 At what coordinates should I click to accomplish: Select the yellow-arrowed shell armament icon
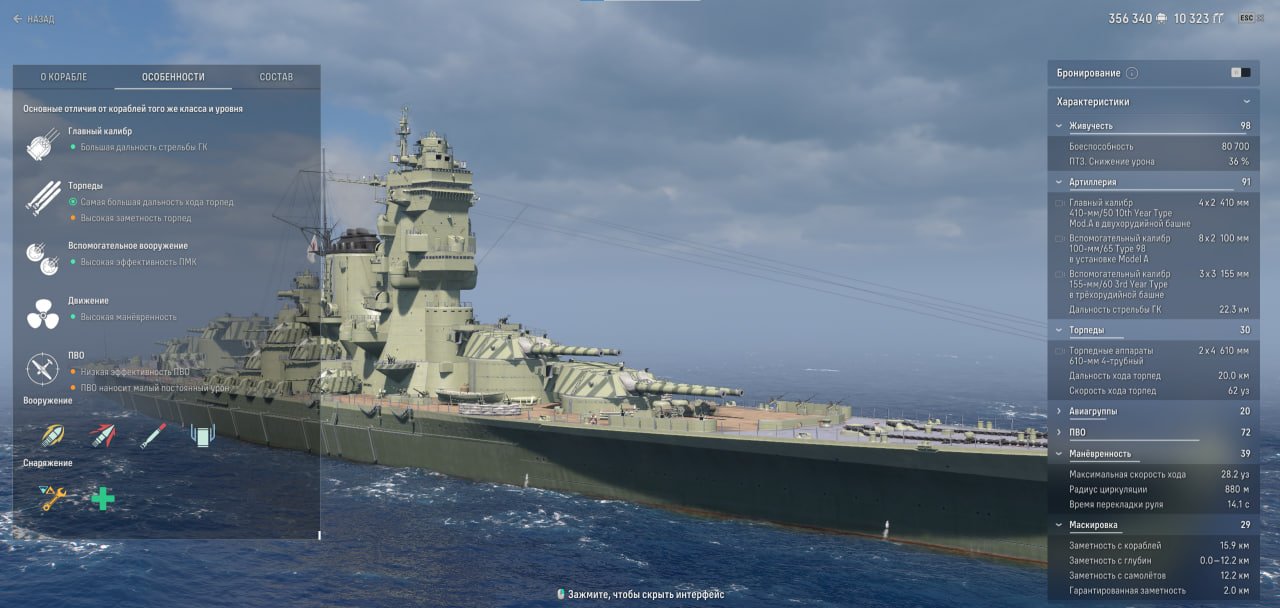point(53,435)
